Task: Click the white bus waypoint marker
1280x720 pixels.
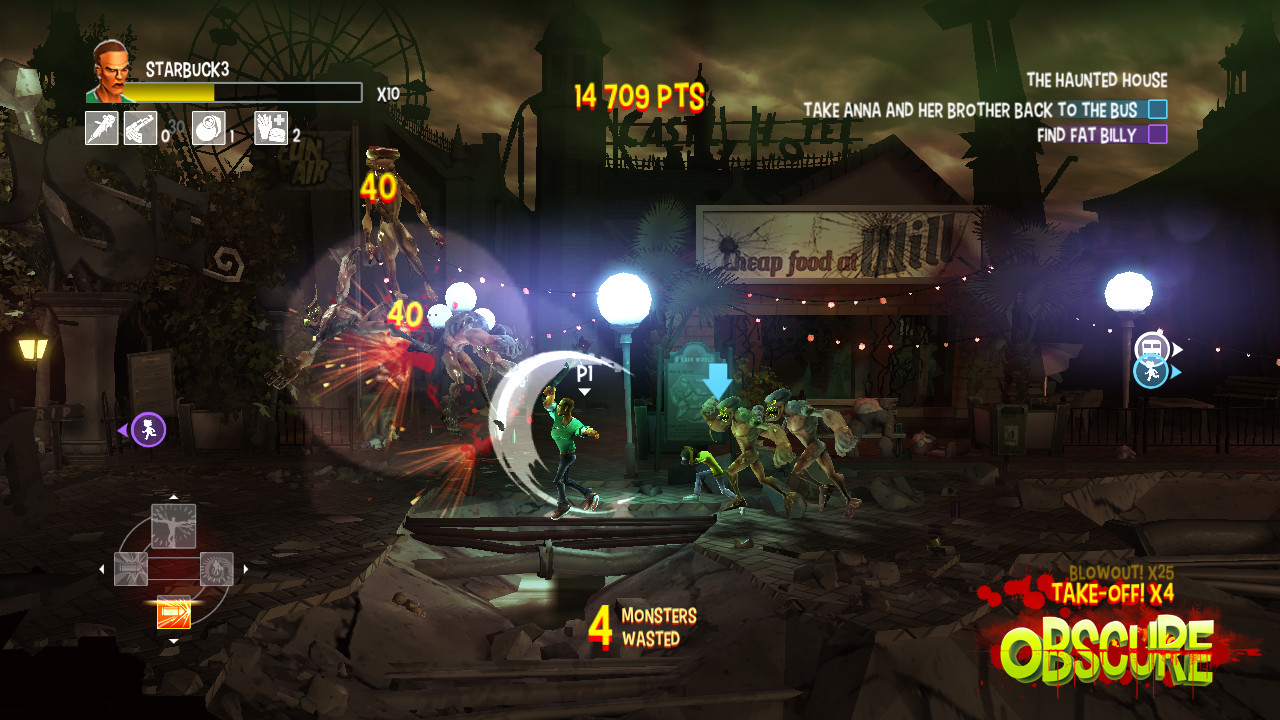Action: (1152, 348)
